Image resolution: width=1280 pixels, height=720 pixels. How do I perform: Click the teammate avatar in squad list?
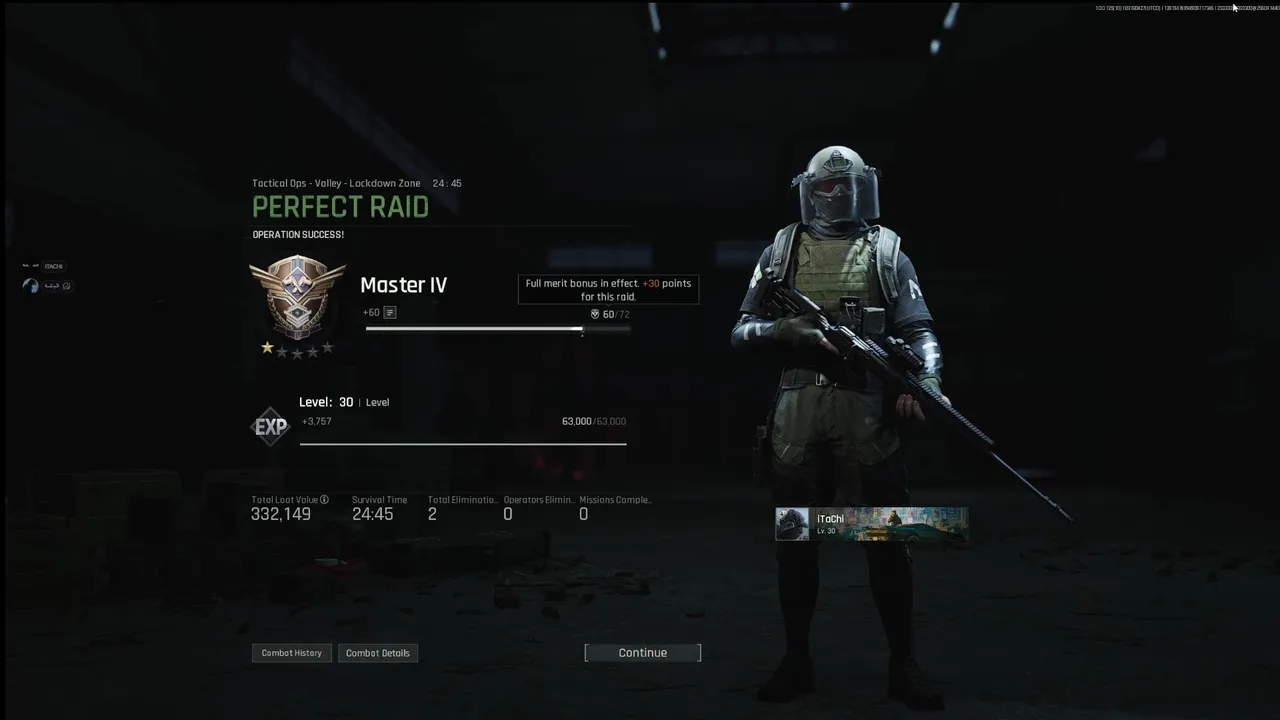(x=31, y=286)
